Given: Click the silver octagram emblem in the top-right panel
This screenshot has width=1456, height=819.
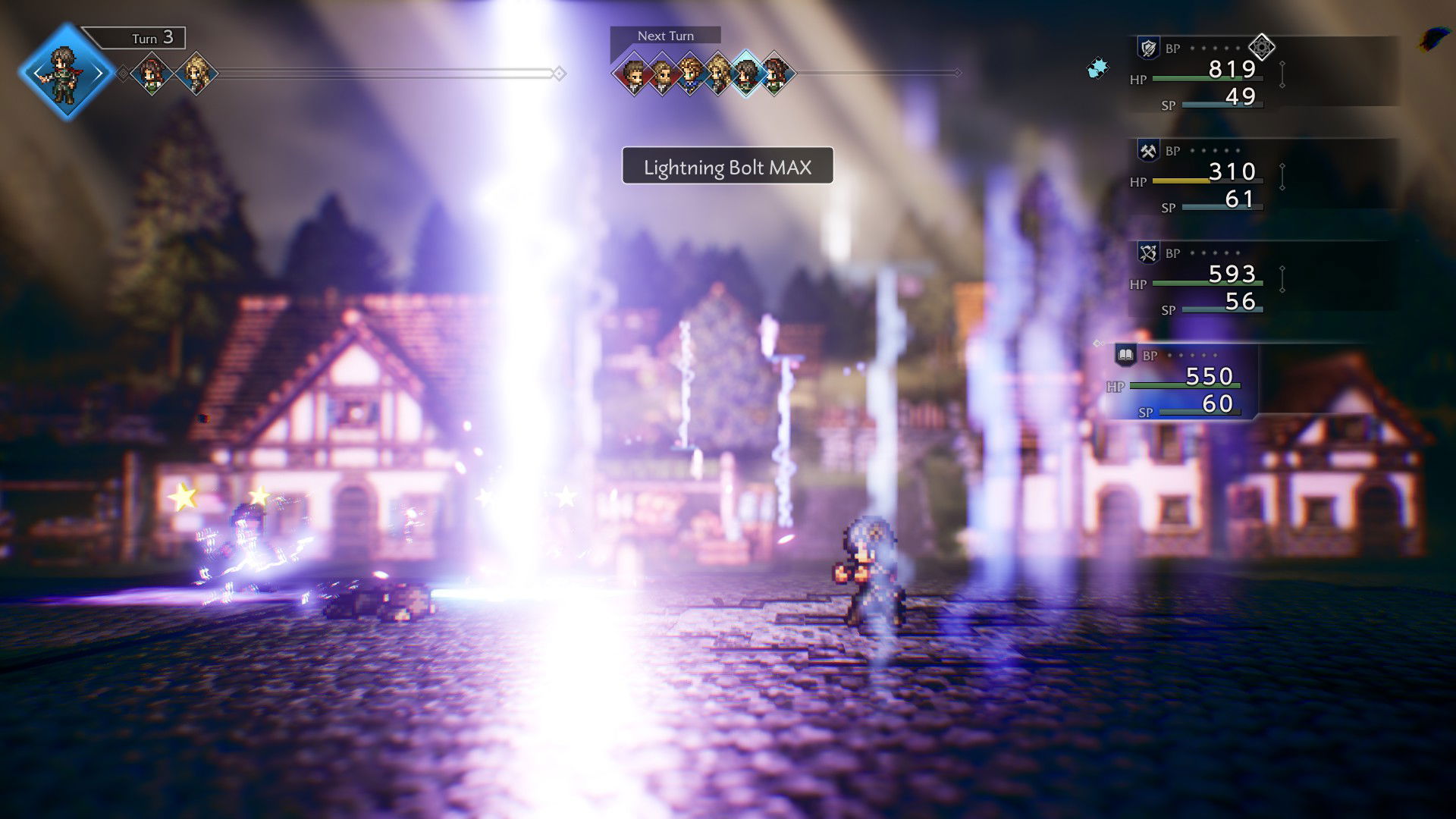Looking at the screenshot, I should [x=1261, y=46].
